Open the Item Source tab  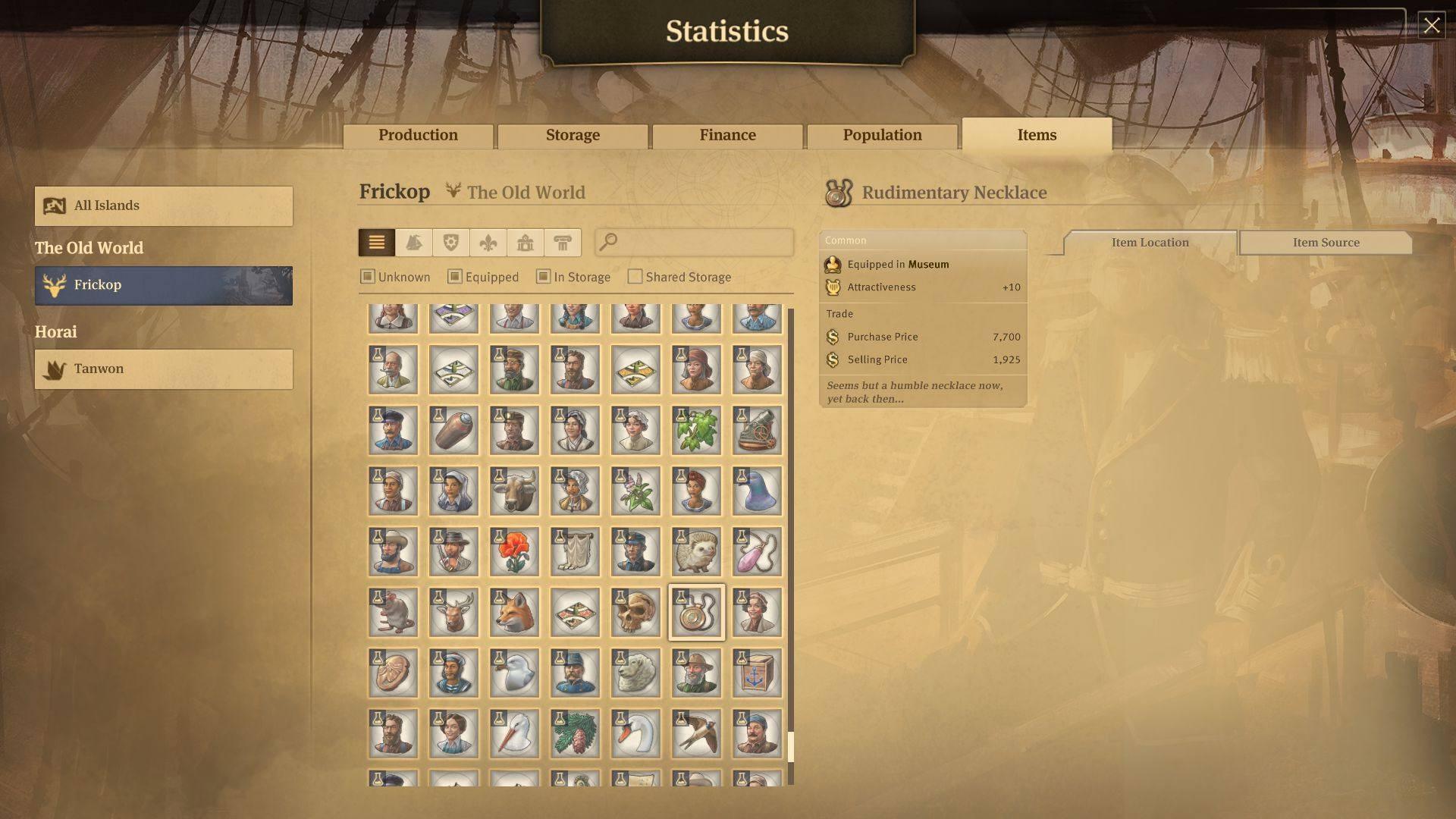point(1325,243)
